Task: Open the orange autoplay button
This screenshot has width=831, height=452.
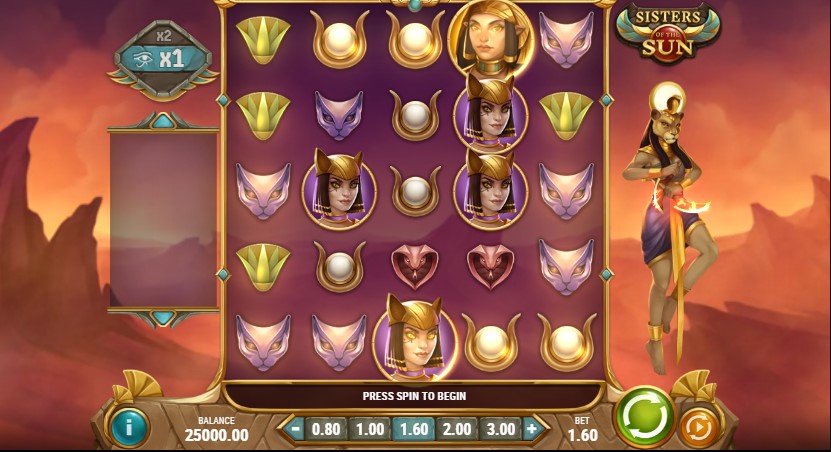Action: tap(700, 427)
